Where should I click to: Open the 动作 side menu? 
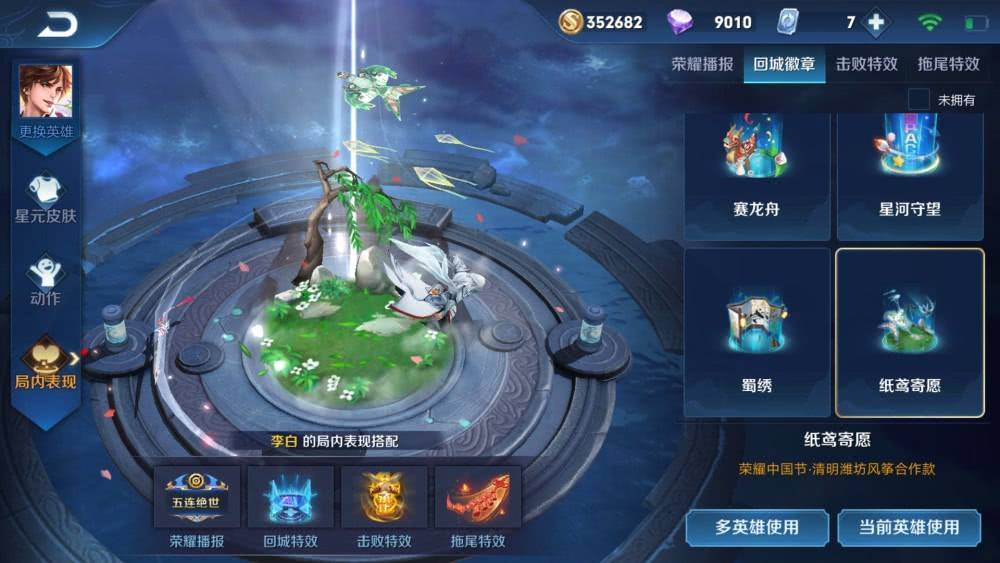[x=46, y=280]
